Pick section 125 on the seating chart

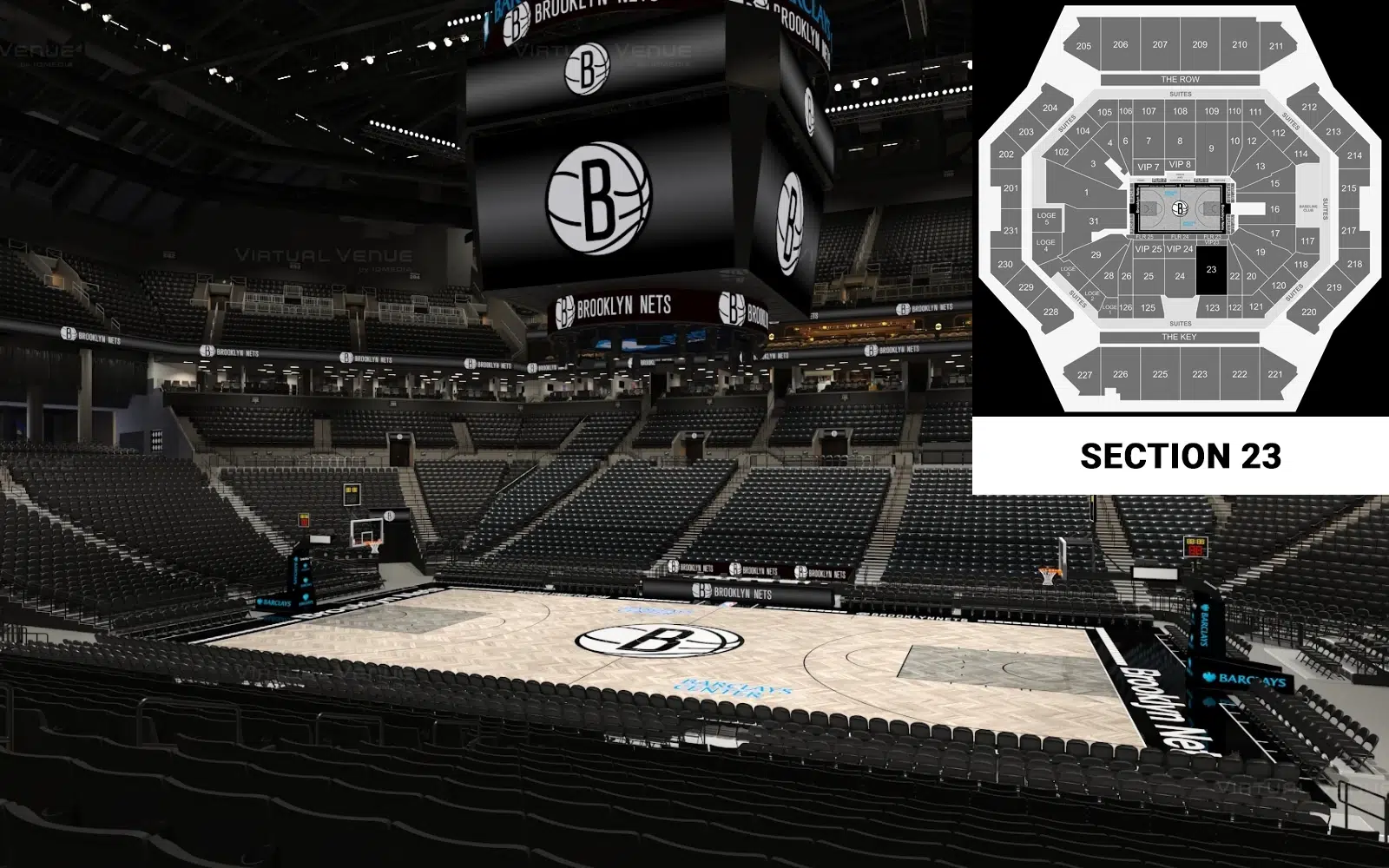click(x=1148, y=307)
